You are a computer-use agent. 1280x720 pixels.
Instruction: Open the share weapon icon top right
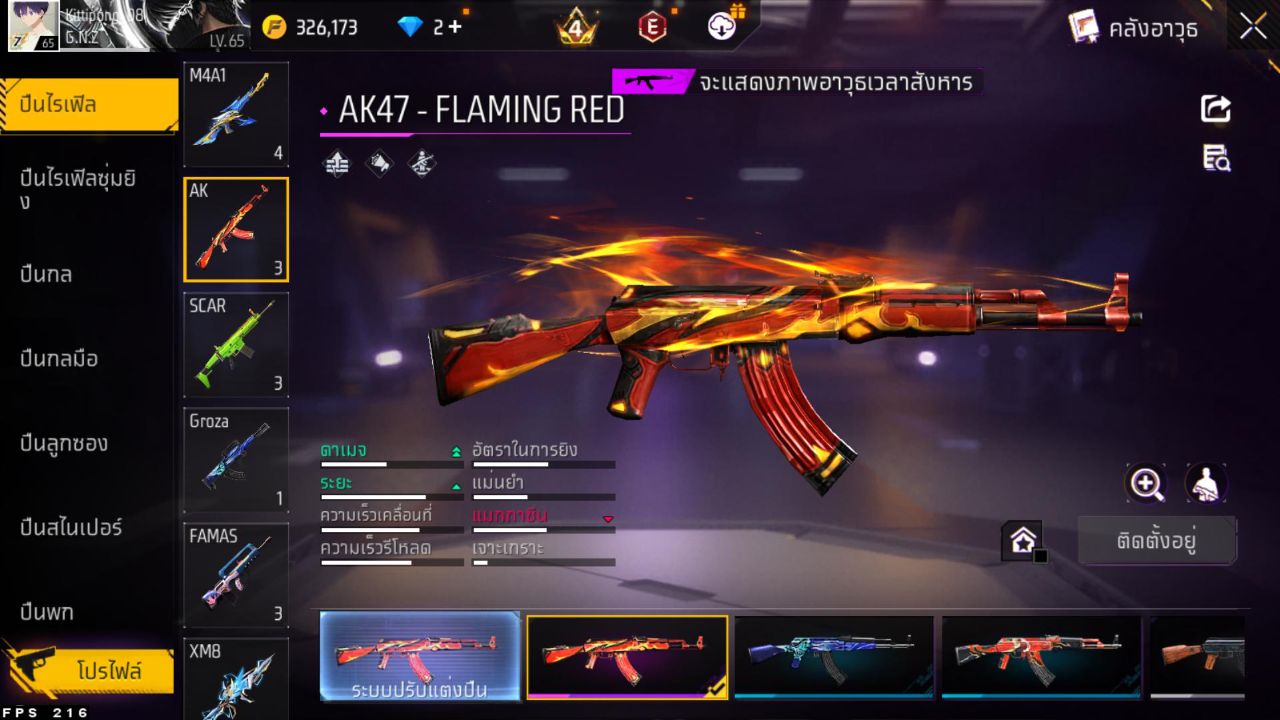1214,110
